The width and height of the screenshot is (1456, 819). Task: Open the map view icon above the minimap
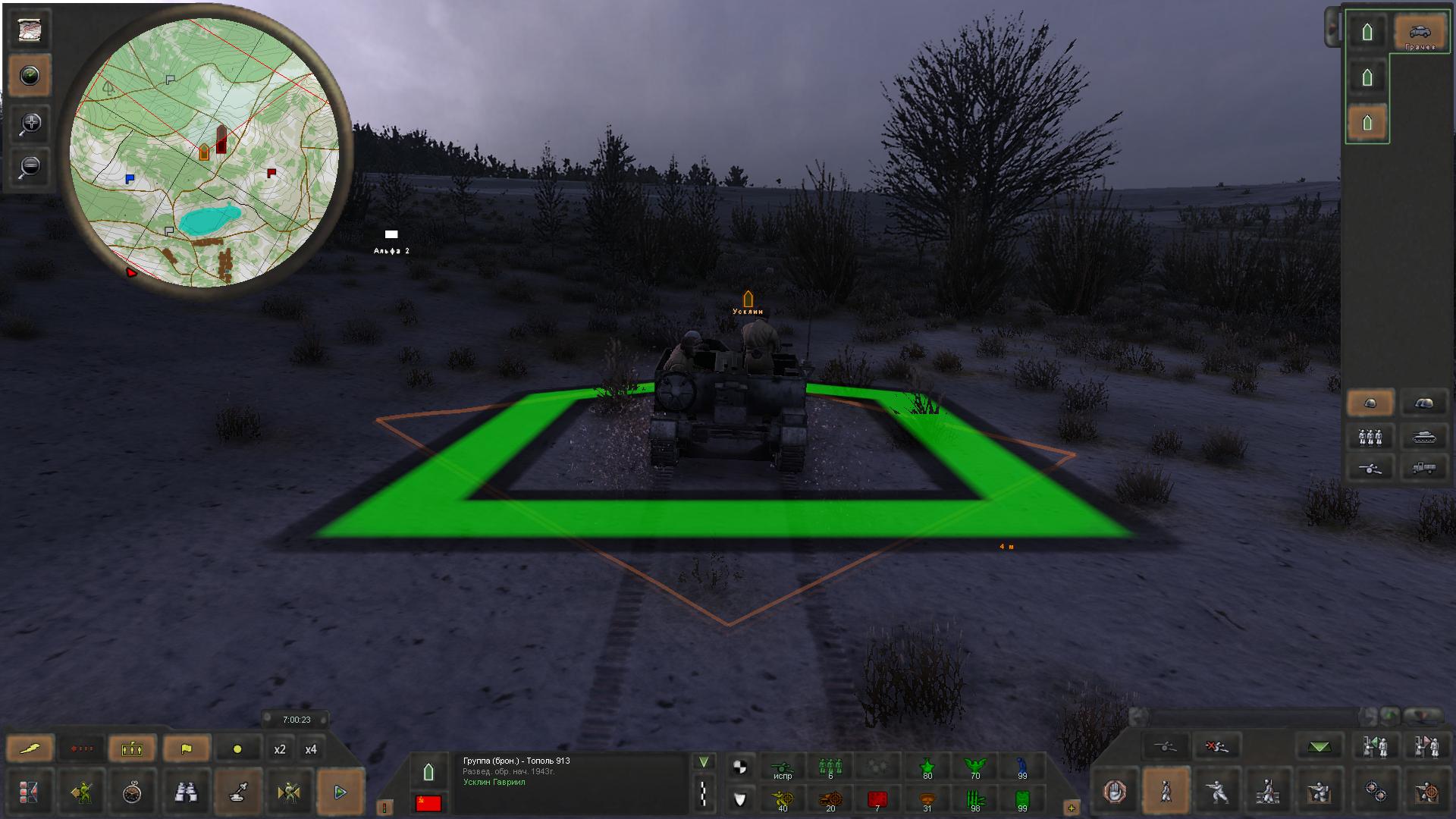coord(29,30)
